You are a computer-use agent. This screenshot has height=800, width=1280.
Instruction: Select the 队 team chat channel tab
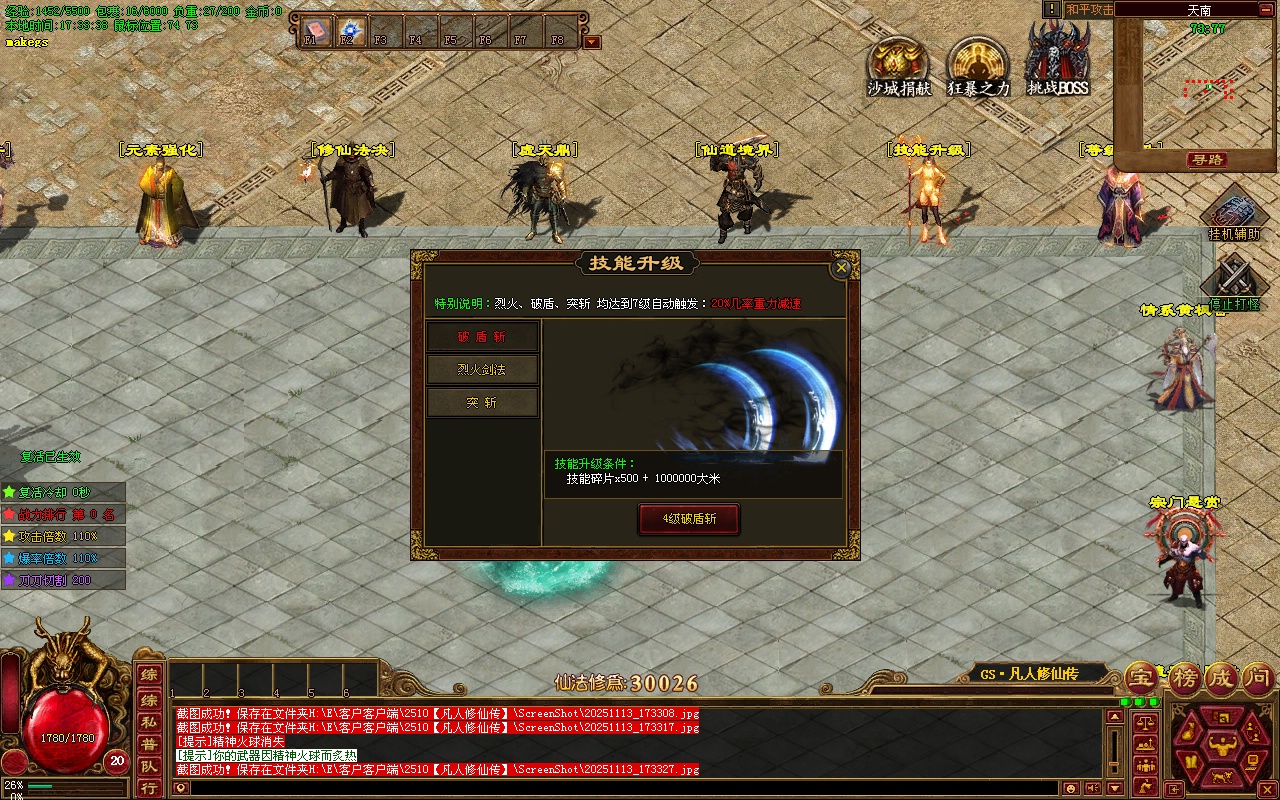click(x=148, y=767)
